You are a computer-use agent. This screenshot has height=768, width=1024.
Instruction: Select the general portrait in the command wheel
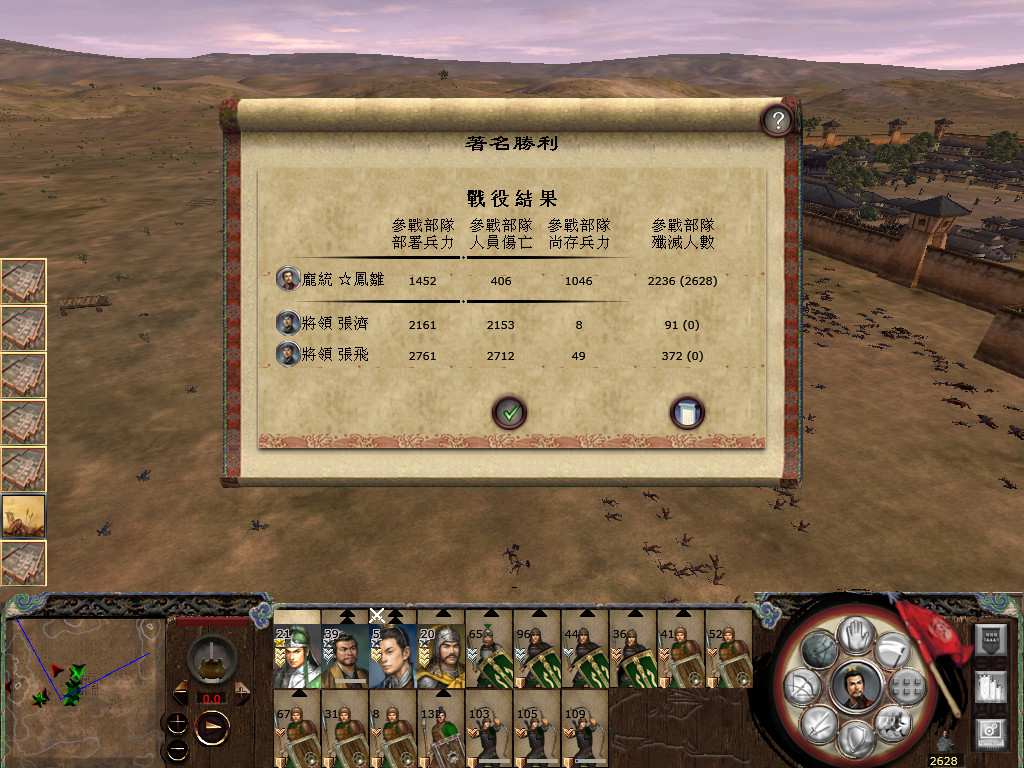coord(856,685)
